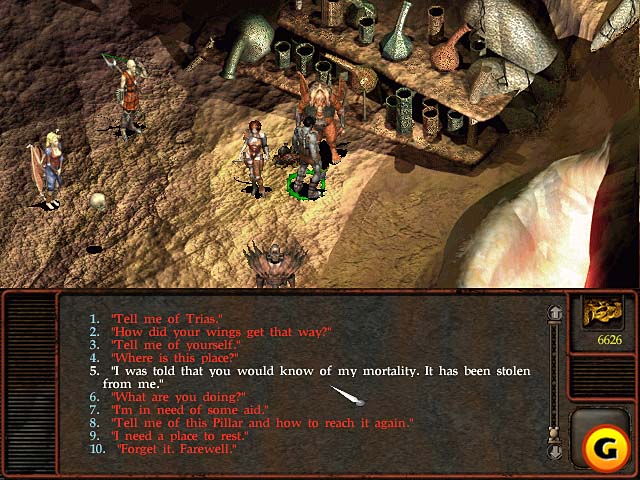The height and width of the screenshot is (480, 640).
Task: Ask about the Pillar and reaching it
Action: (262, 423)
